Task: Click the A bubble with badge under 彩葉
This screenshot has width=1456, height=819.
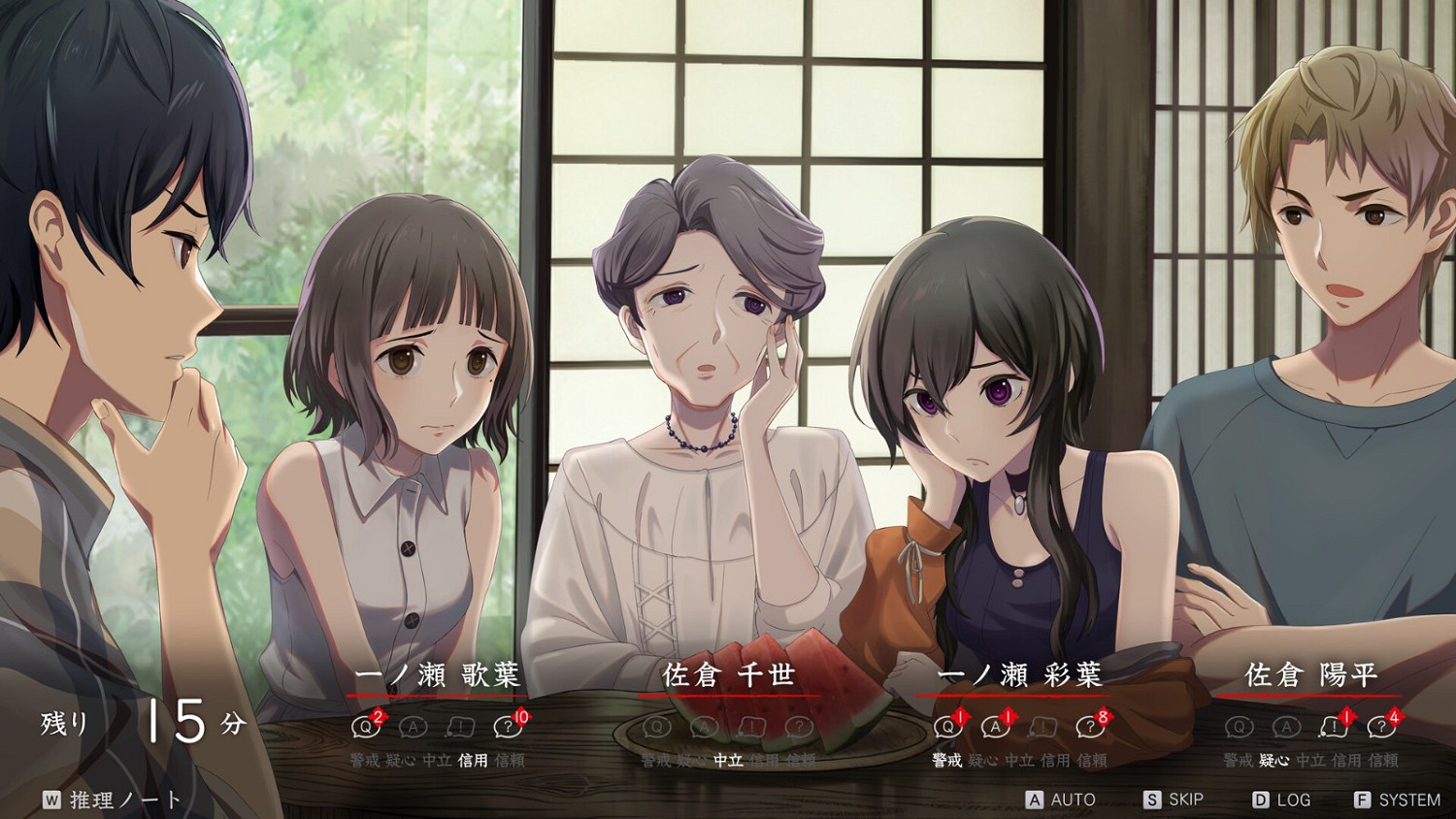Action: pyautogui.click(x=995, y=727)
